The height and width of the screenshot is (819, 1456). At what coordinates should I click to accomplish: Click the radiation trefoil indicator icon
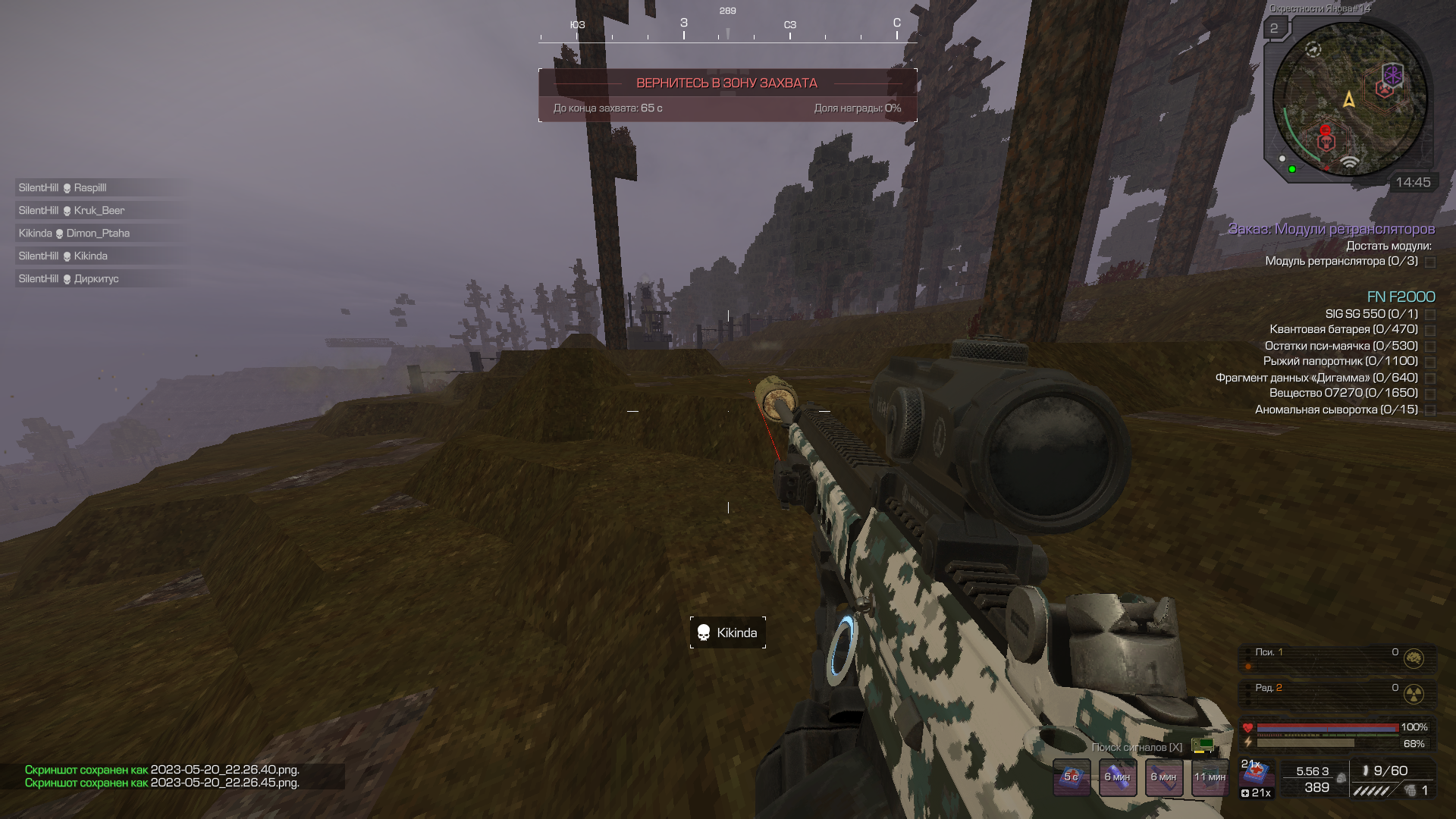pyautogui.click(x=1414, y=694)
